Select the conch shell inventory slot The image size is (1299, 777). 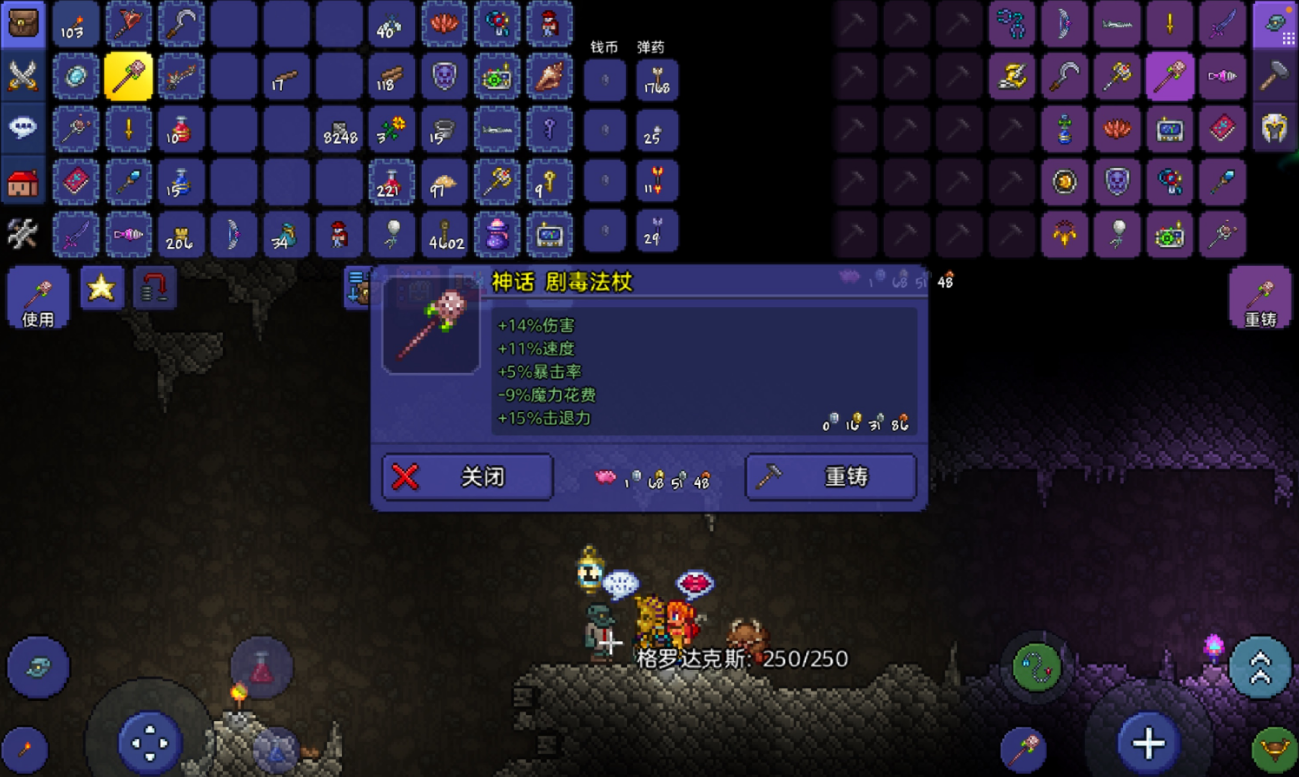tap(549, 77)
